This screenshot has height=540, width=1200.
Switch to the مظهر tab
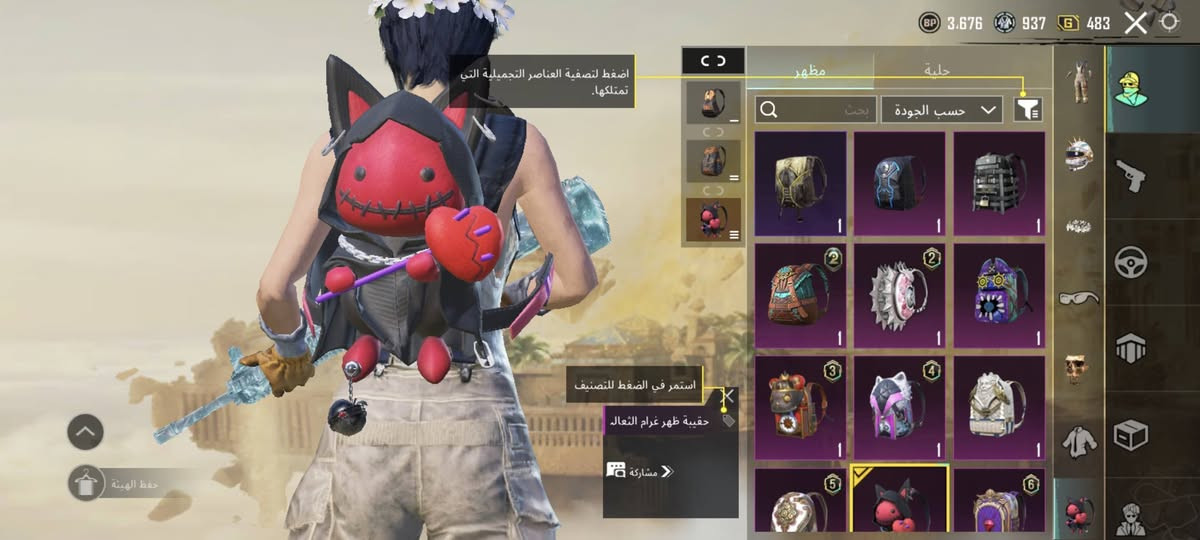(810, 70)
